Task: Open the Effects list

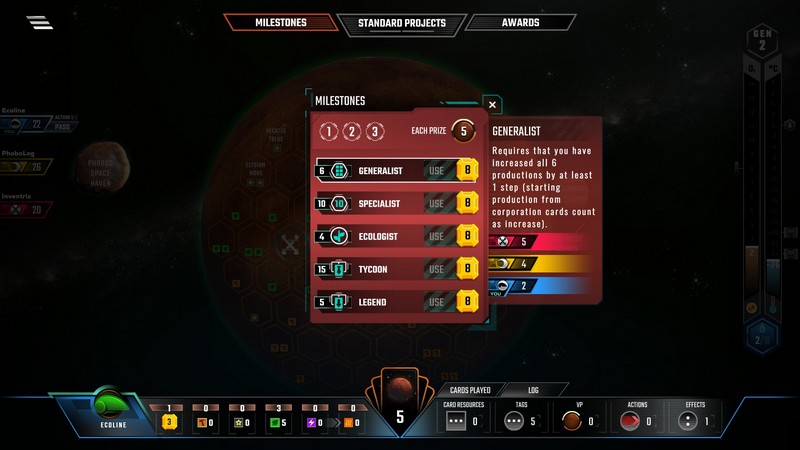Action: pos(694,417)
